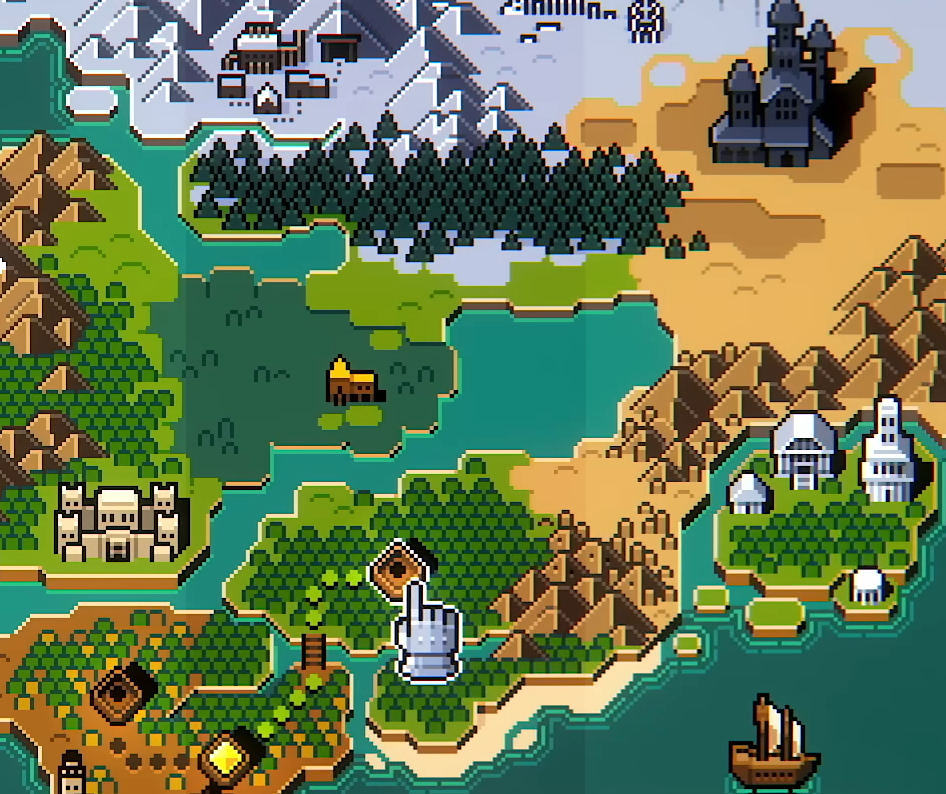Select the dark brown stage node in the autumn forest
946x794 pixels.
click(x=123, y=692)
